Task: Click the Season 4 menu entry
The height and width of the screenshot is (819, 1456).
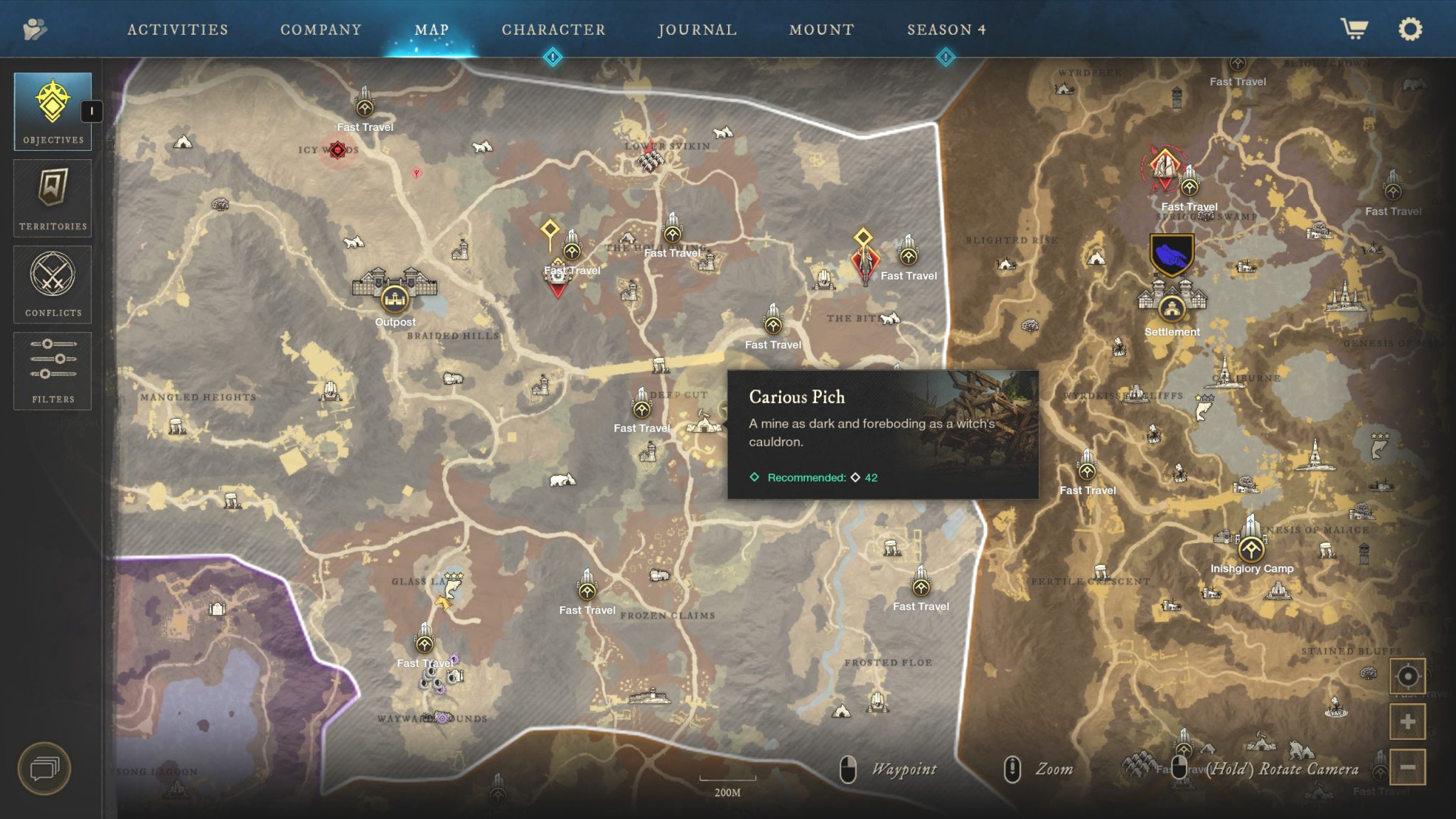Action: tap(946, 30)
